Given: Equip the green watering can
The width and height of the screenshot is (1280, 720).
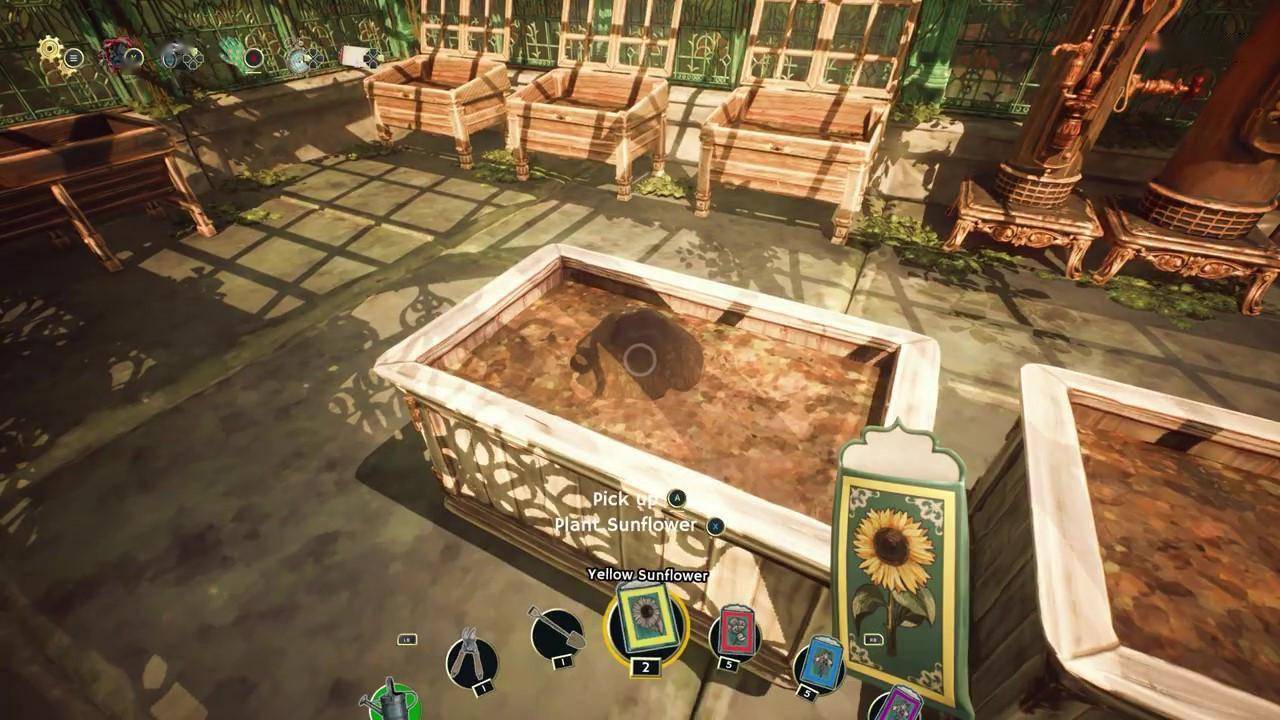Looking at the screenshot, I should pos(391,700).
